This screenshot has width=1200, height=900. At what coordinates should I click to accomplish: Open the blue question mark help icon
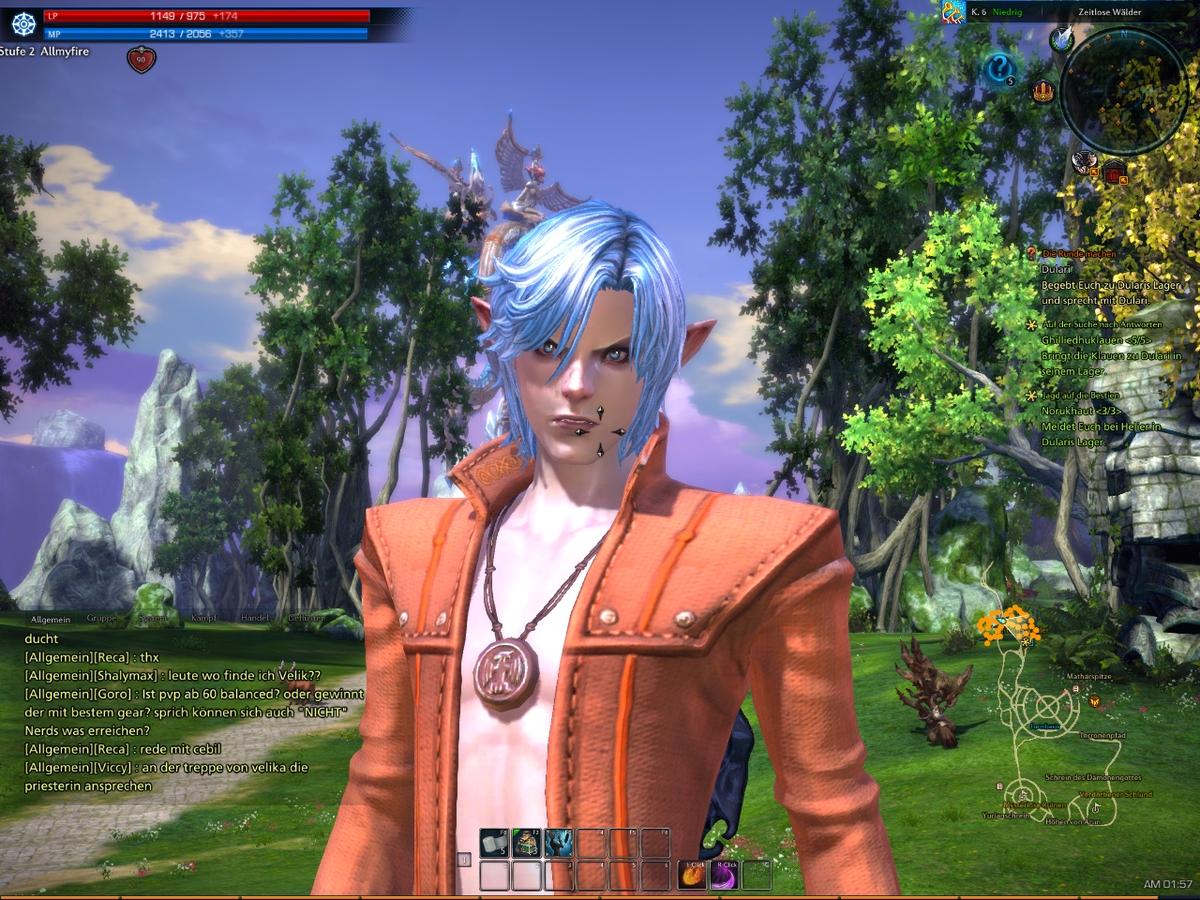pyautogui.click(x=999, y=69)
